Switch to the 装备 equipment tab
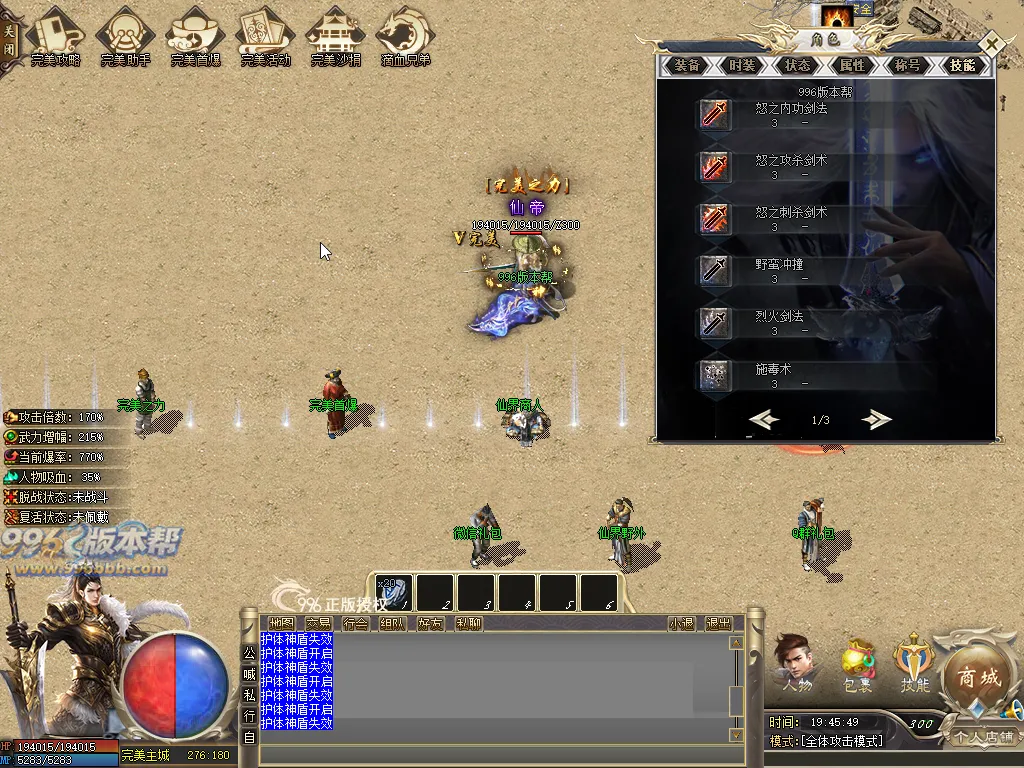The width and height of the screenshot is (1024, 768). coord(687,66)
